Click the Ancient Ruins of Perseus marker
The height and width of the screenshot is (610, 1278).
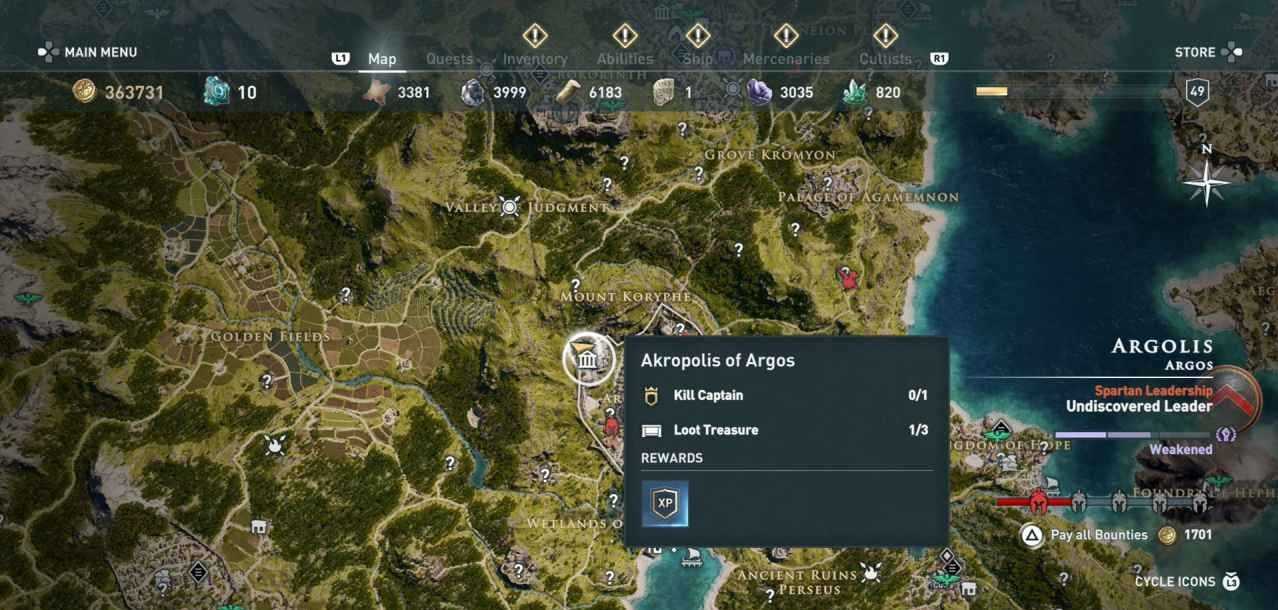coord(871,574)
